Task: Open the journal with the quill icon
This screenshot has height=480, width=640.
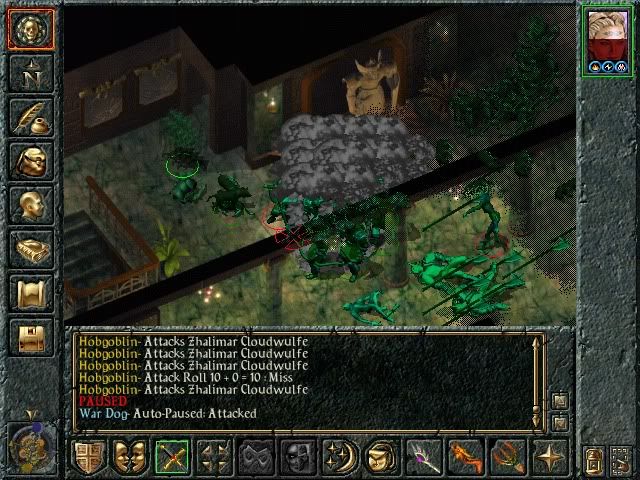Action: [31, 117]
